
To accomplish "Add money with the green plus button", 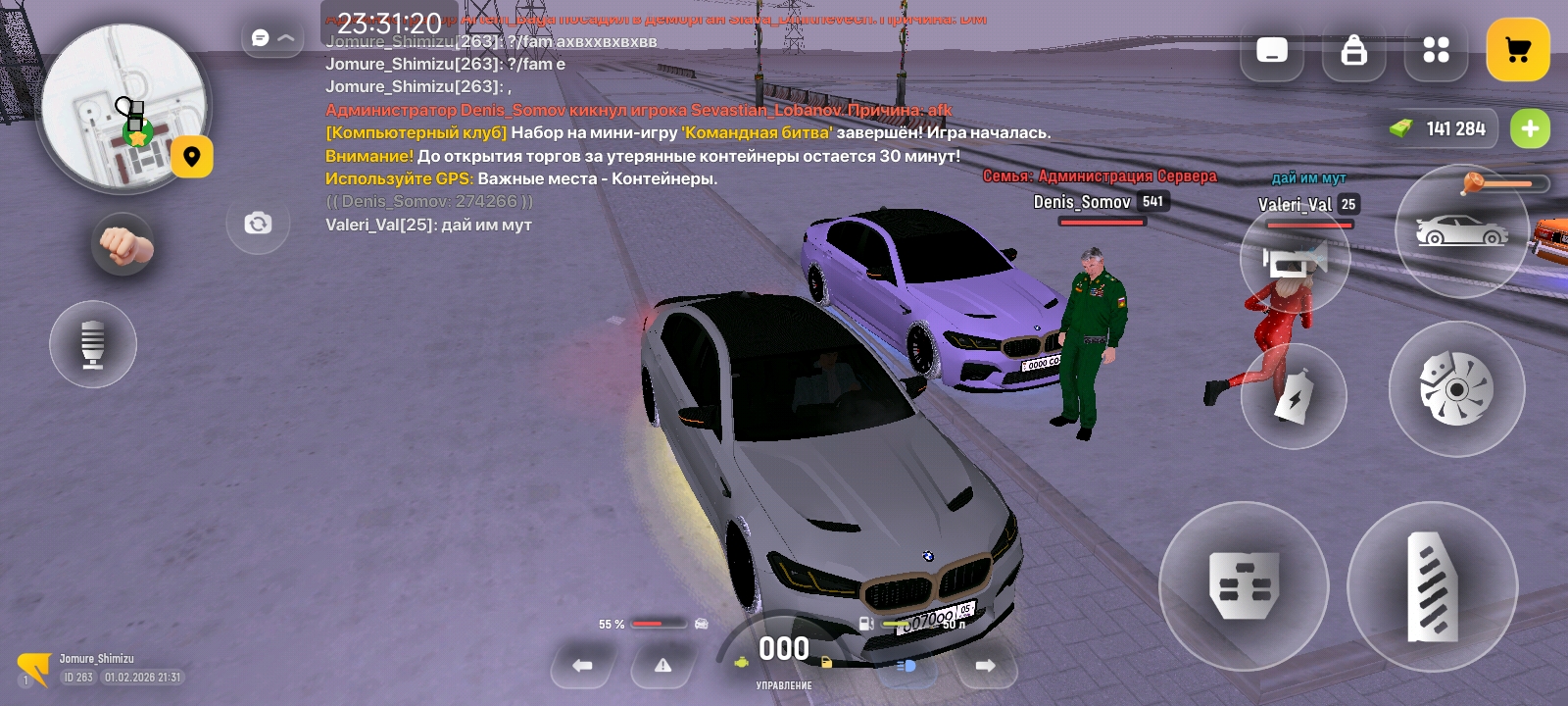I will (1530, 128).
